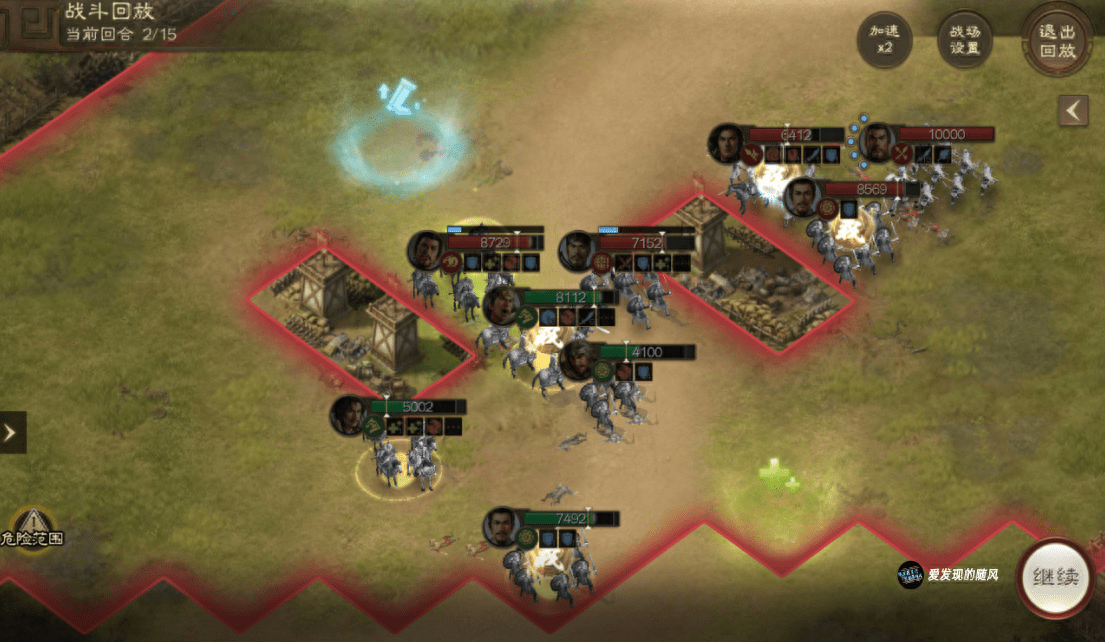Click the general portrait with 7492 troops
The image size is (1105, 642).
pyautogui.click(x=502, y=526)
